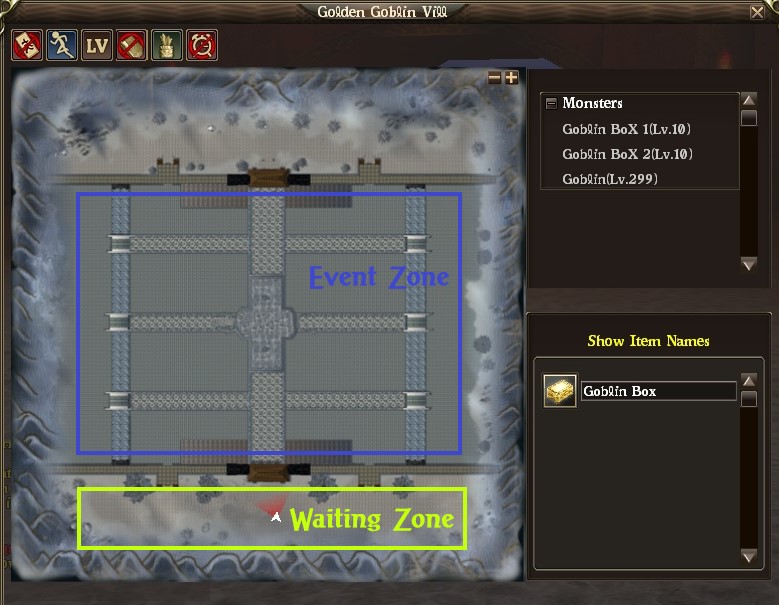Click the crossed-out gold bar icon
779x605 pixels.
(x=132, y=45)
